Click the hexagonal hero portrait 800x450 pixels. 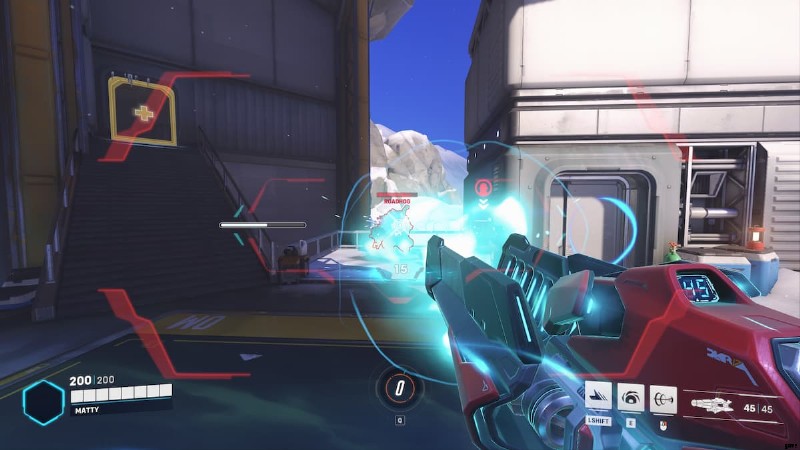(43, 402)
